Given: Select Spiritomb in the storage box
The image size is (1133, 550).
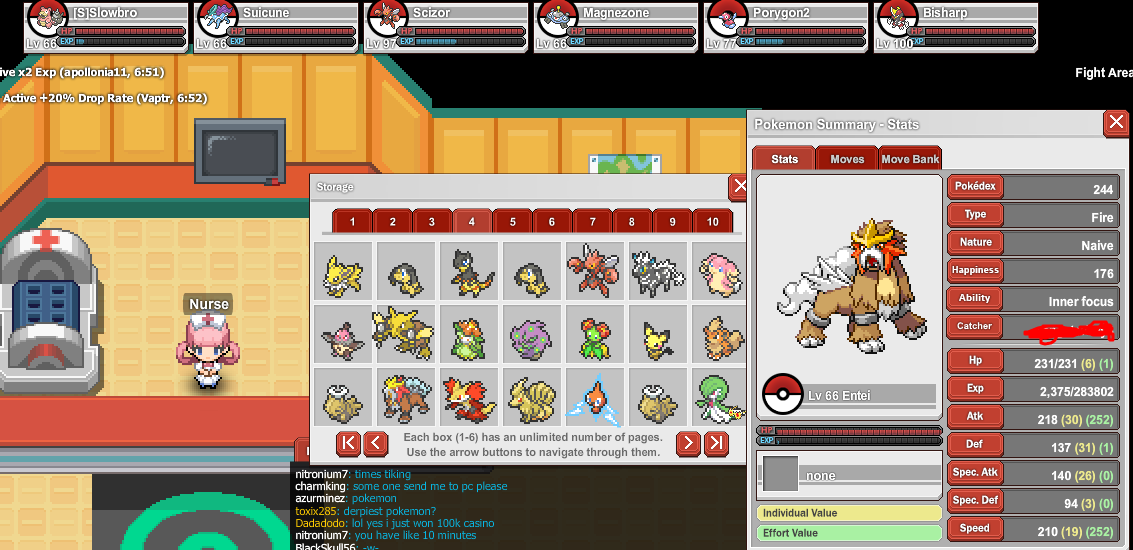Looking at the screenshot, I should (530, 332).
